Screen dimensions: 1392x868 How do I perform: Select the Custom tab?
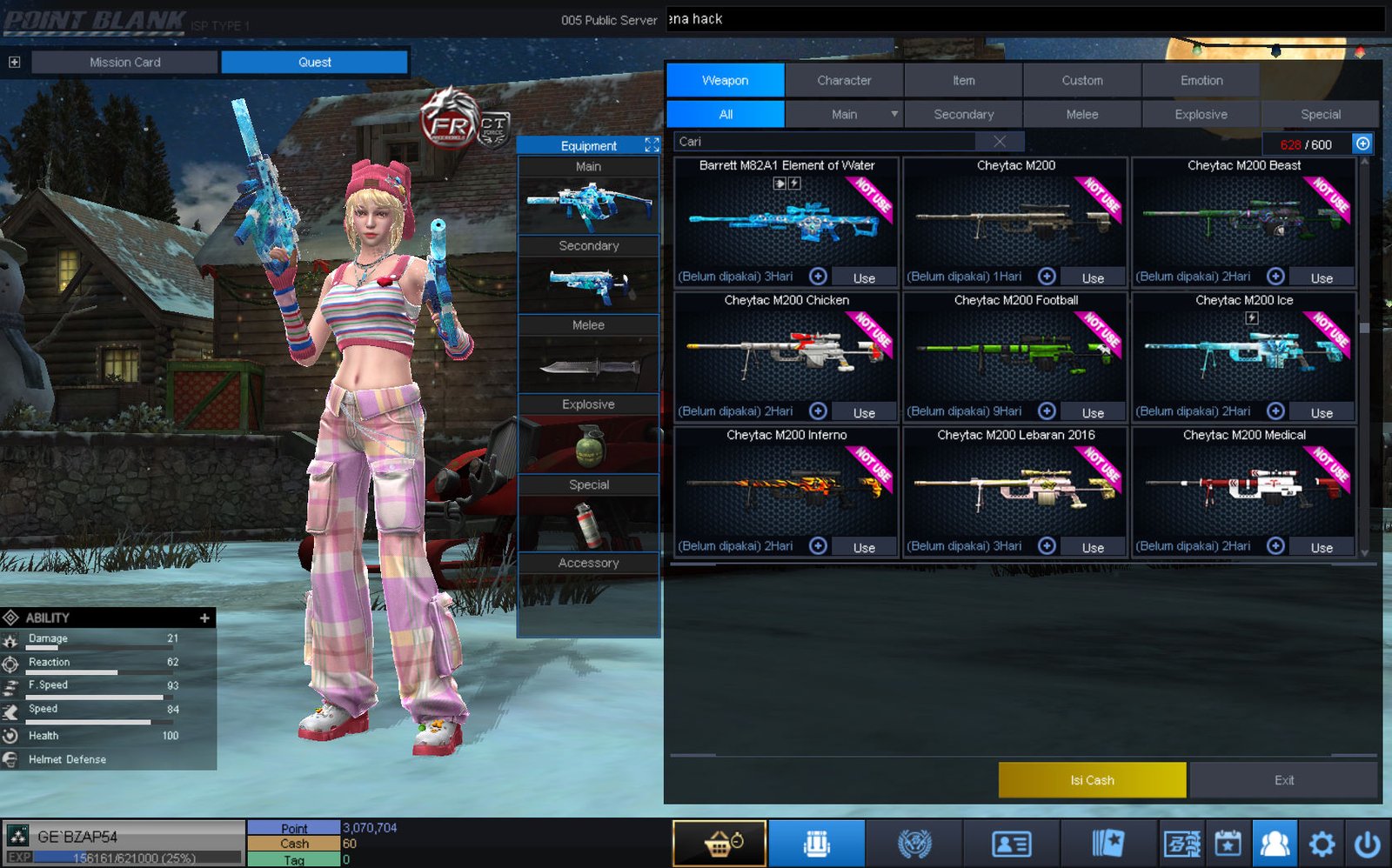pos(1081,80)
